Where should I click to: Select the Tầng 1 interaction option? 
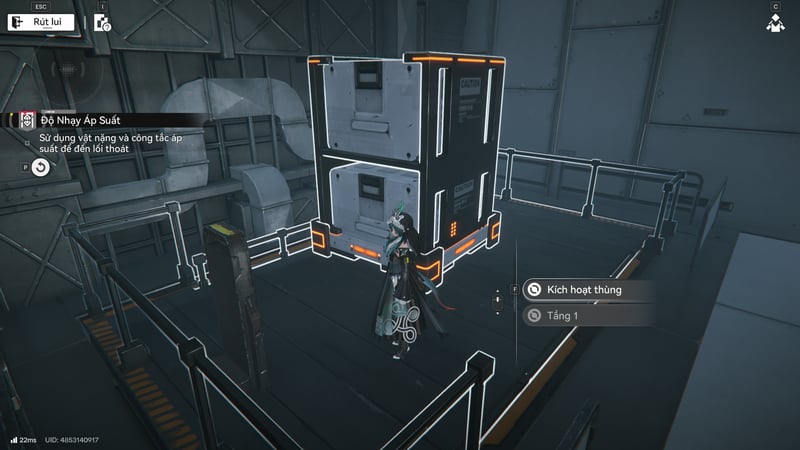(x=586, y=316)
